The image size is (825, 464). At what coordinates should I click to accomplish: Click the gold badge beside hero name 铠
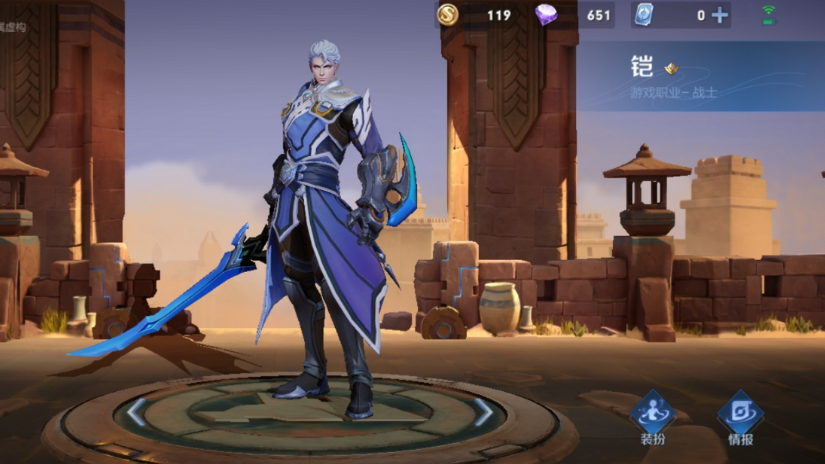click(x=671, y=69)
